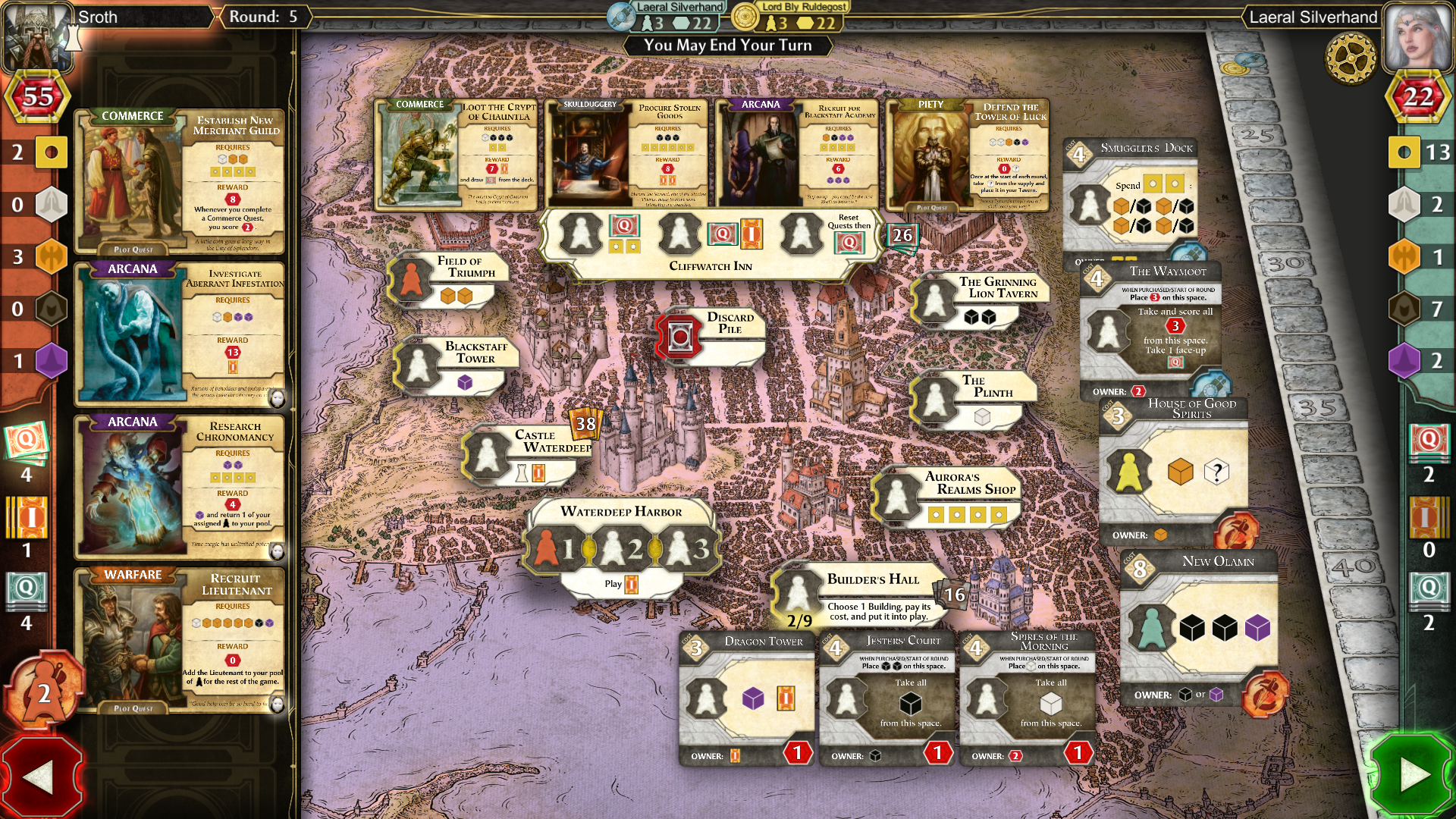Select the Investigate Aberrant Infestation quest card
Image resolution: width=1456 pixels, height=819 pixels.
click(x=180, y=334)
